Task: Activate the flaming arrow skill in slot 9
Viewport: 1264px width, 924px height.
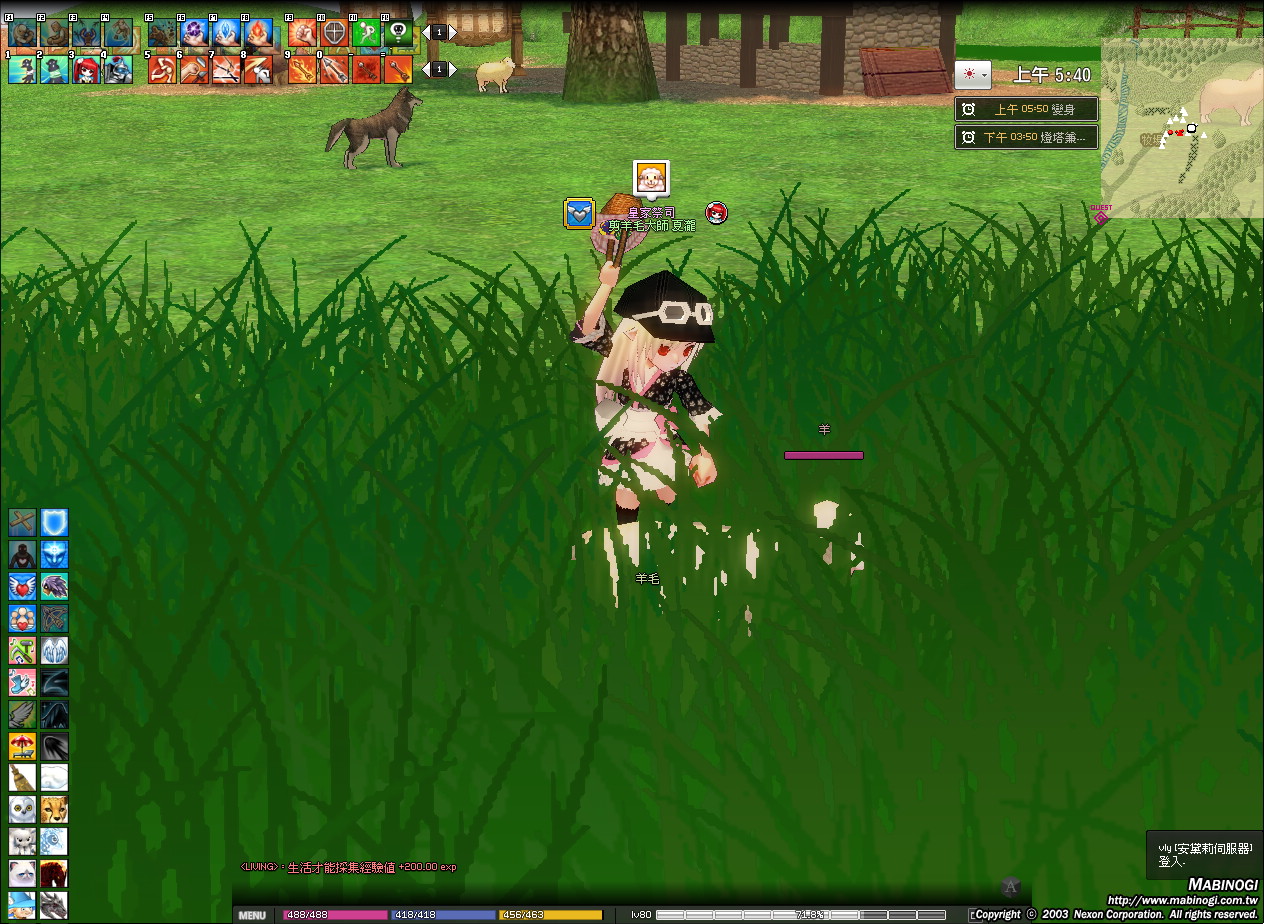Action: (x=302, y=70)
